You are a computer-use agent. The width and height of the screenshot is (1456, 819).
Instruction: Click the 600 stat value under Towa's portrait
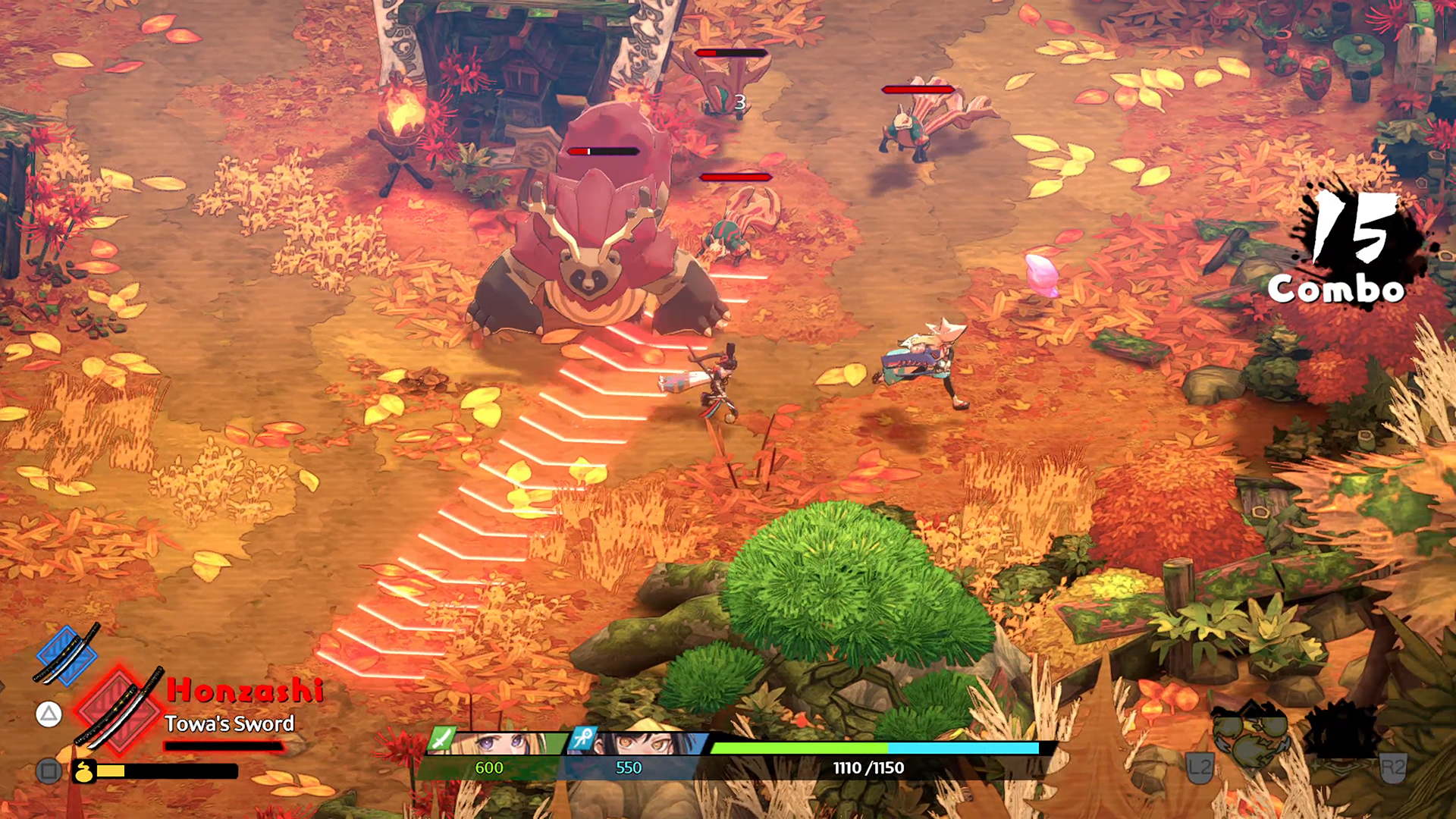click(x=489, y=767)
